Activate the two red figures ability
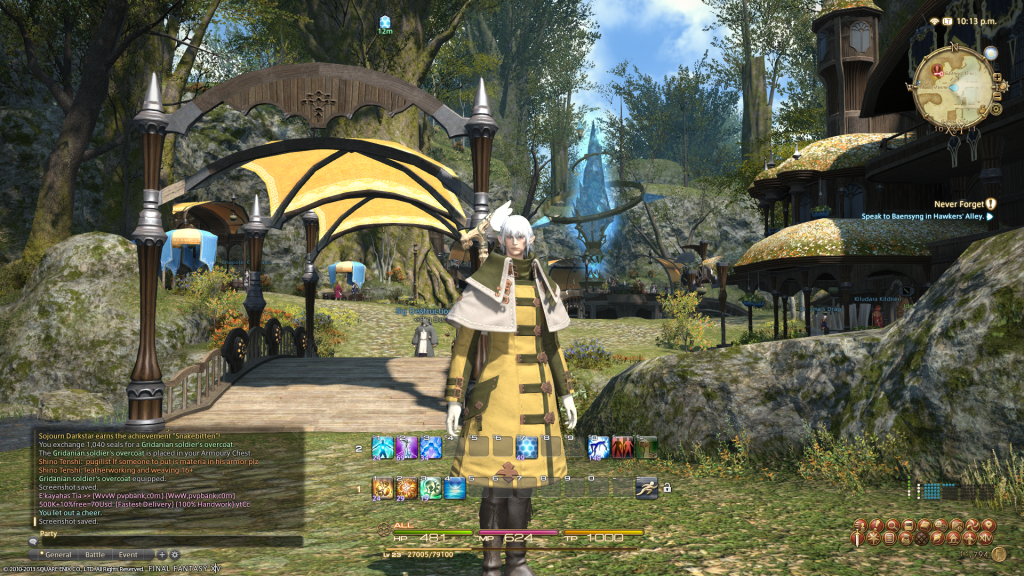This screenshot has width=1024, height=576. pos(623,447)
